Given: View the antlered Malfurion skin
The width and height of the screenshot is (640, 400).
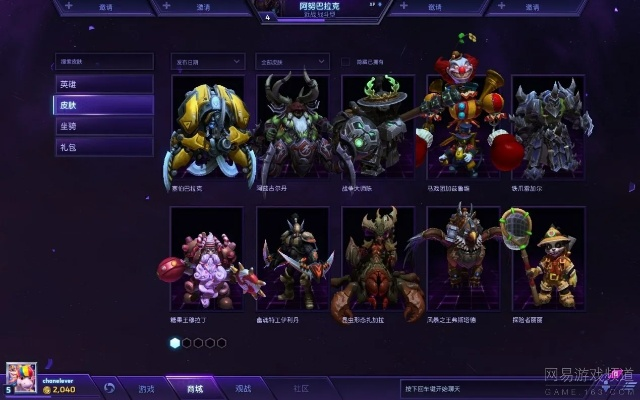Looking at the screenshot, I should click(292, 127).
